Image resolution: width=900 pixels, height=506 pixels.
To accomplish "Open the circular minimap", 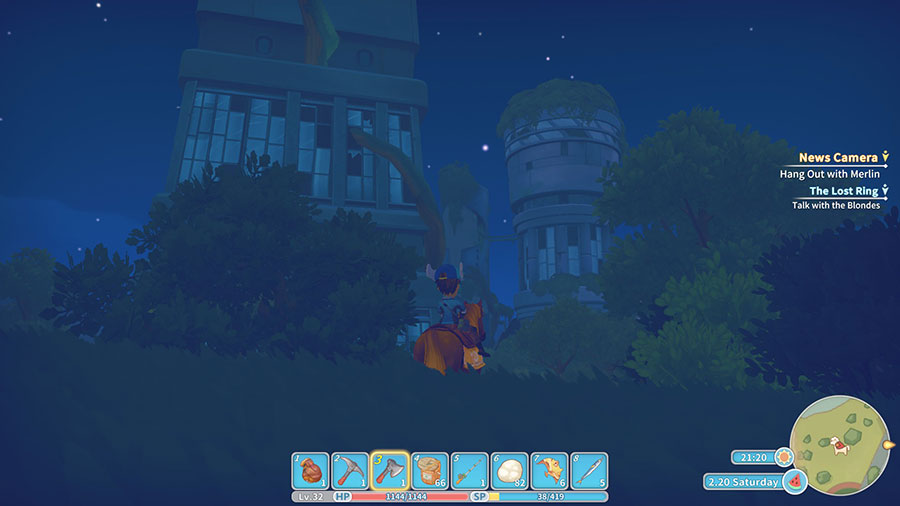I will [x=838, y=446].
